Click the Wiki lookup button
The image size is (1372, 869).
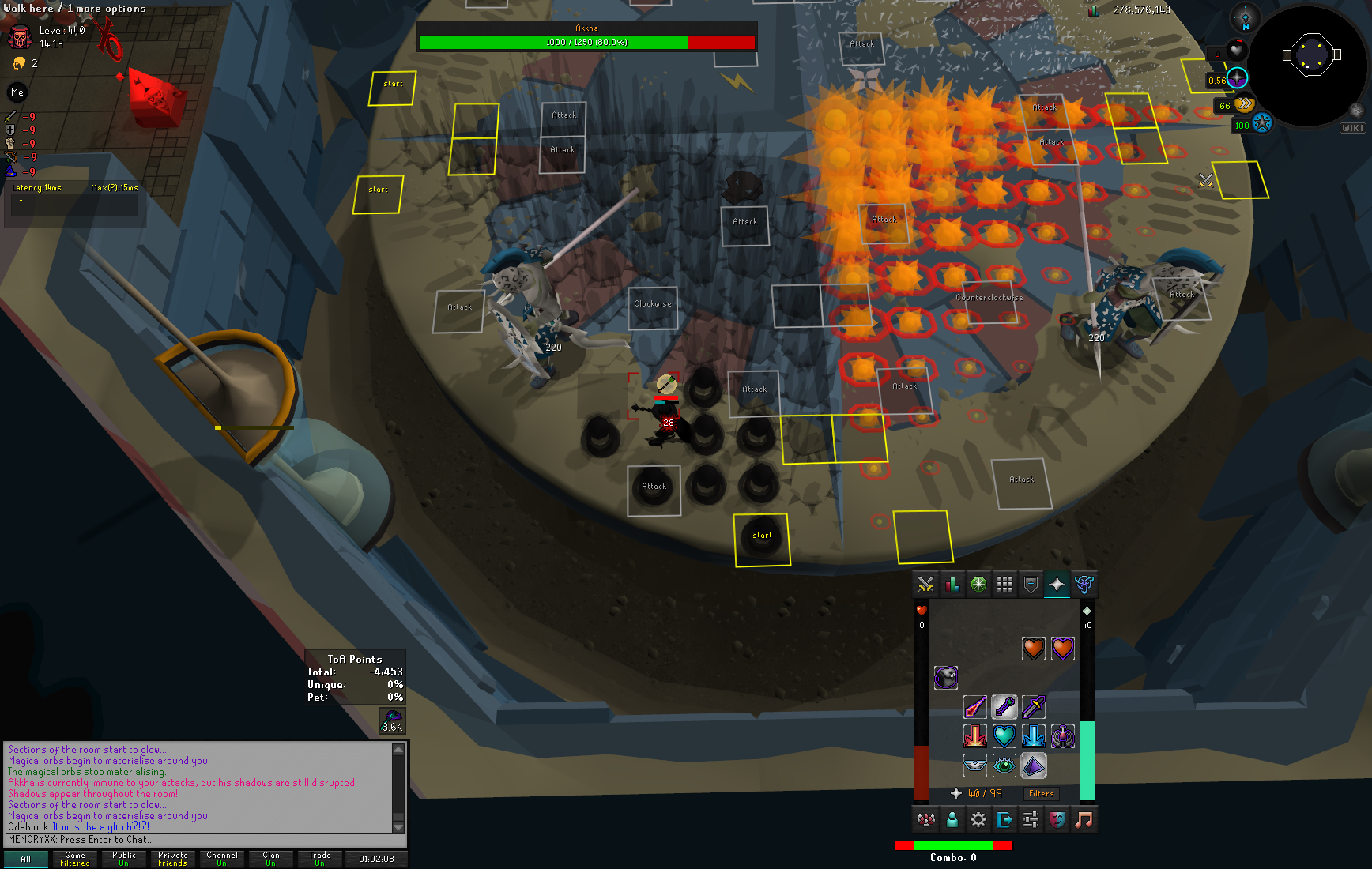click(1352, 128)
